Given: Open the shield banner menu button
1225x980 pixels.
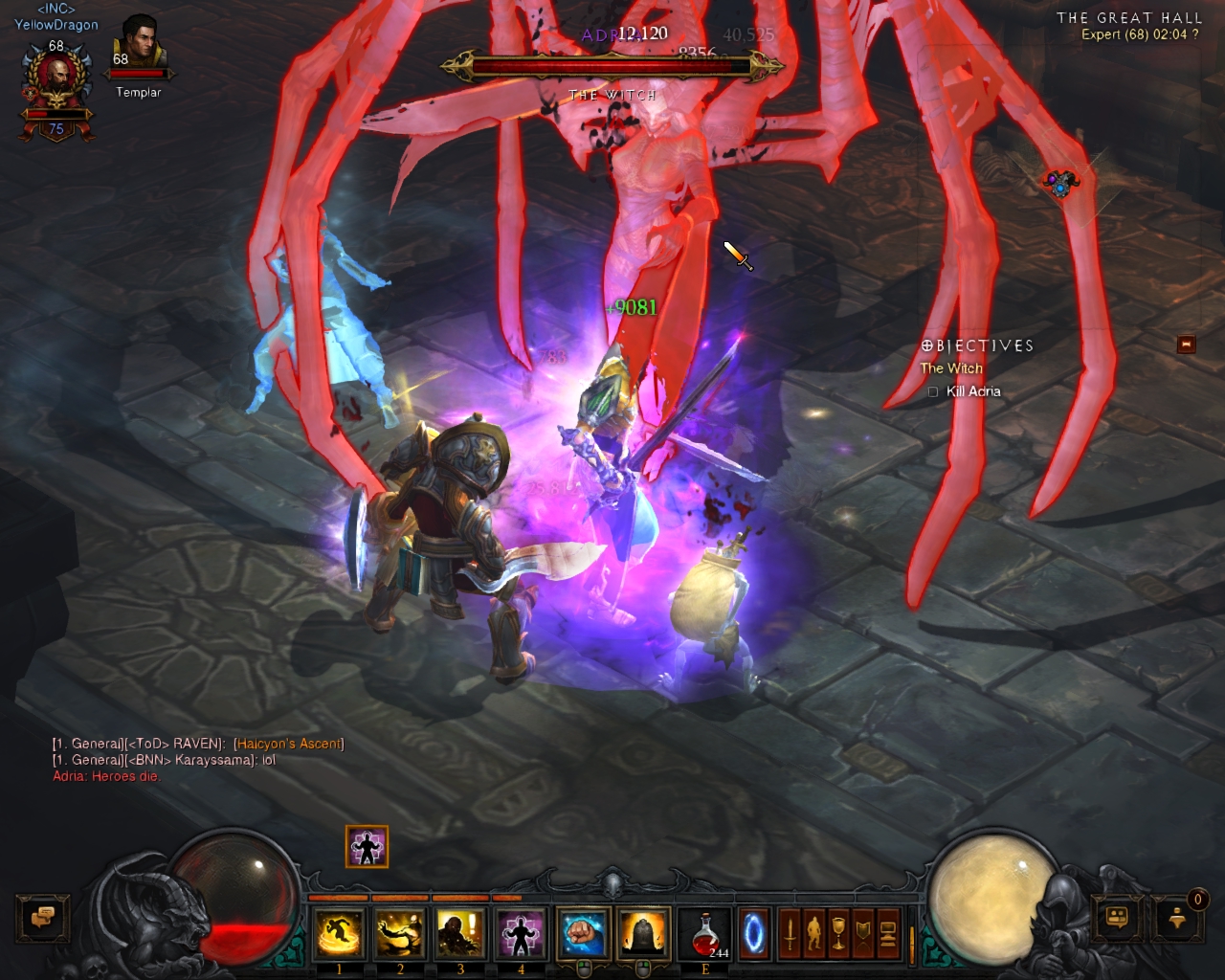Looking at the screenshot, I should tap(863, 933).
